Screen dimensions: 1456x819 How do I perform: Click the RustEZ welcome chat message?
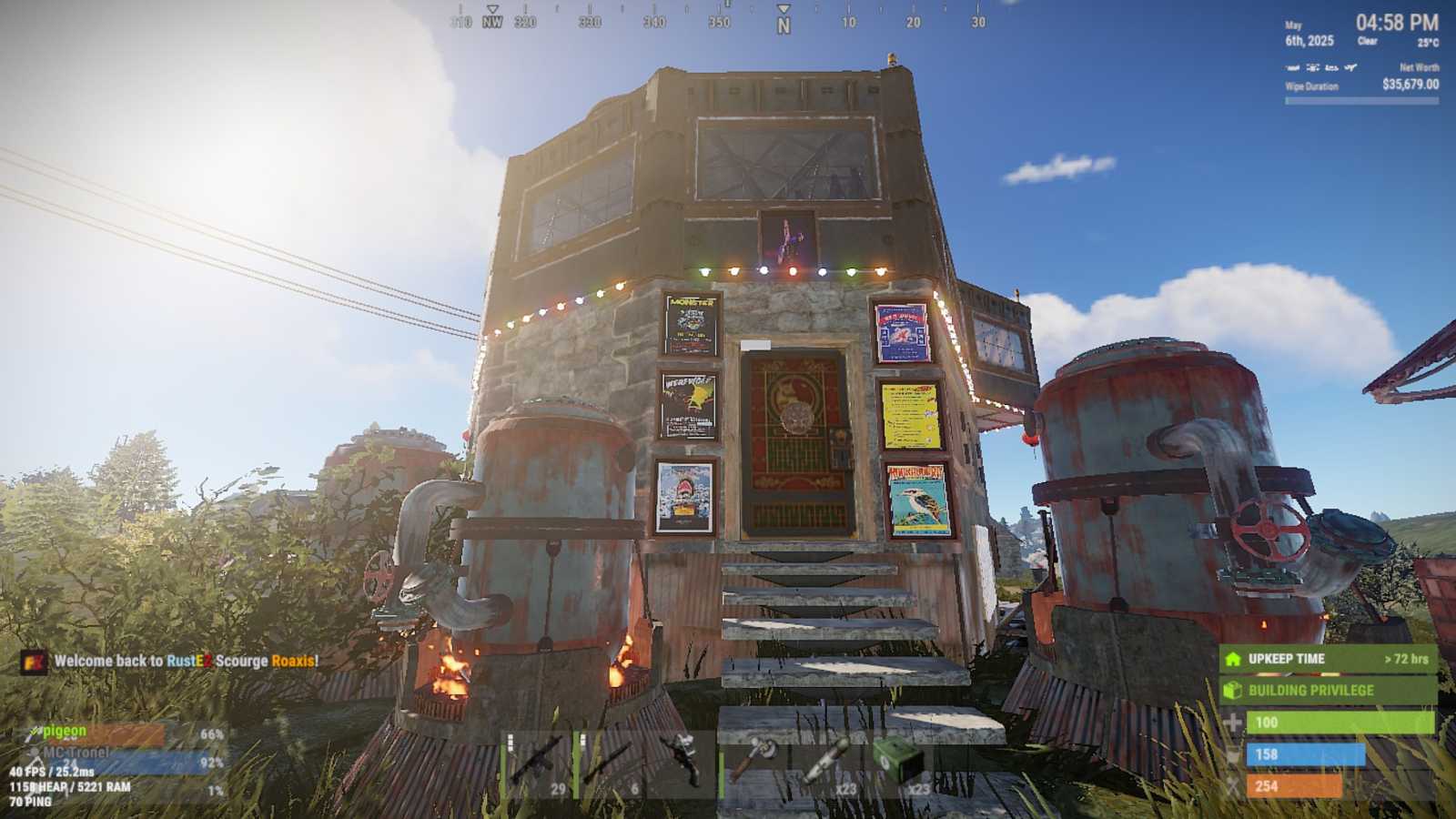coord(186,662)
